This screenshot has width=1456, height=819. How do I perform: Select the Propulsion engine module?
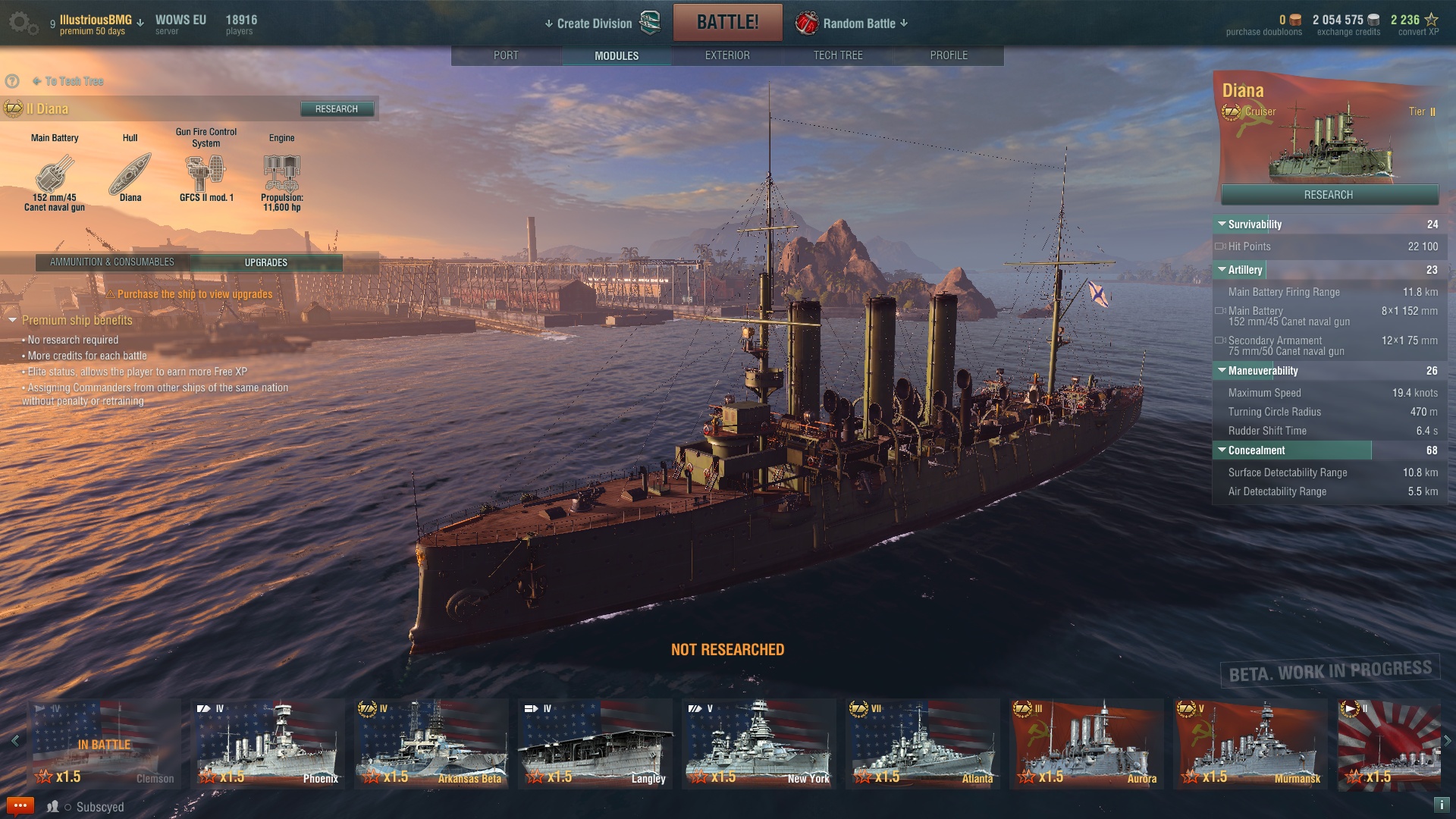(x=281, y=175)
